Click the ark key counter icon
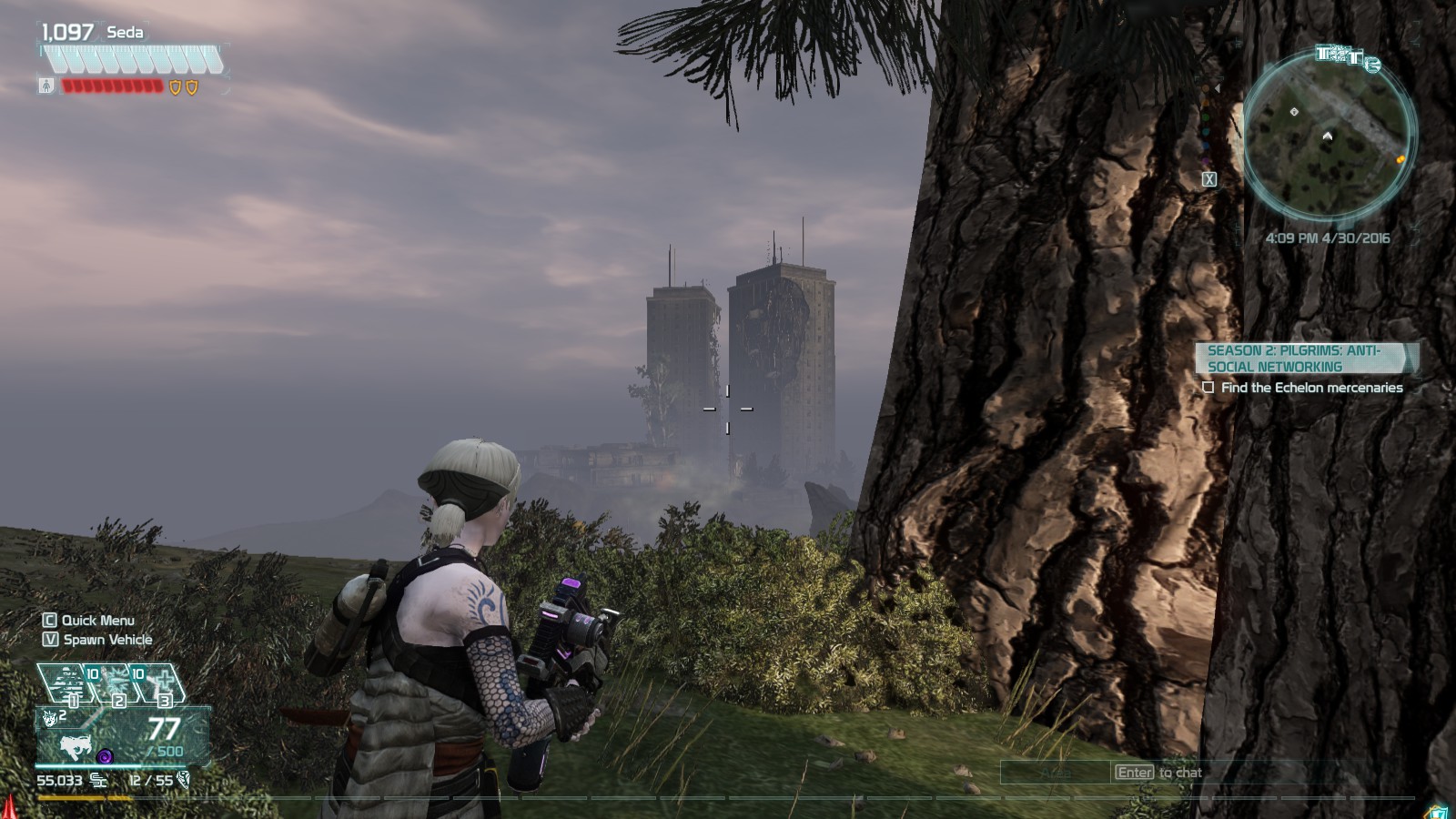Image resolution: width=1456 pixels, height=819 pixels. tap(183, 780)
